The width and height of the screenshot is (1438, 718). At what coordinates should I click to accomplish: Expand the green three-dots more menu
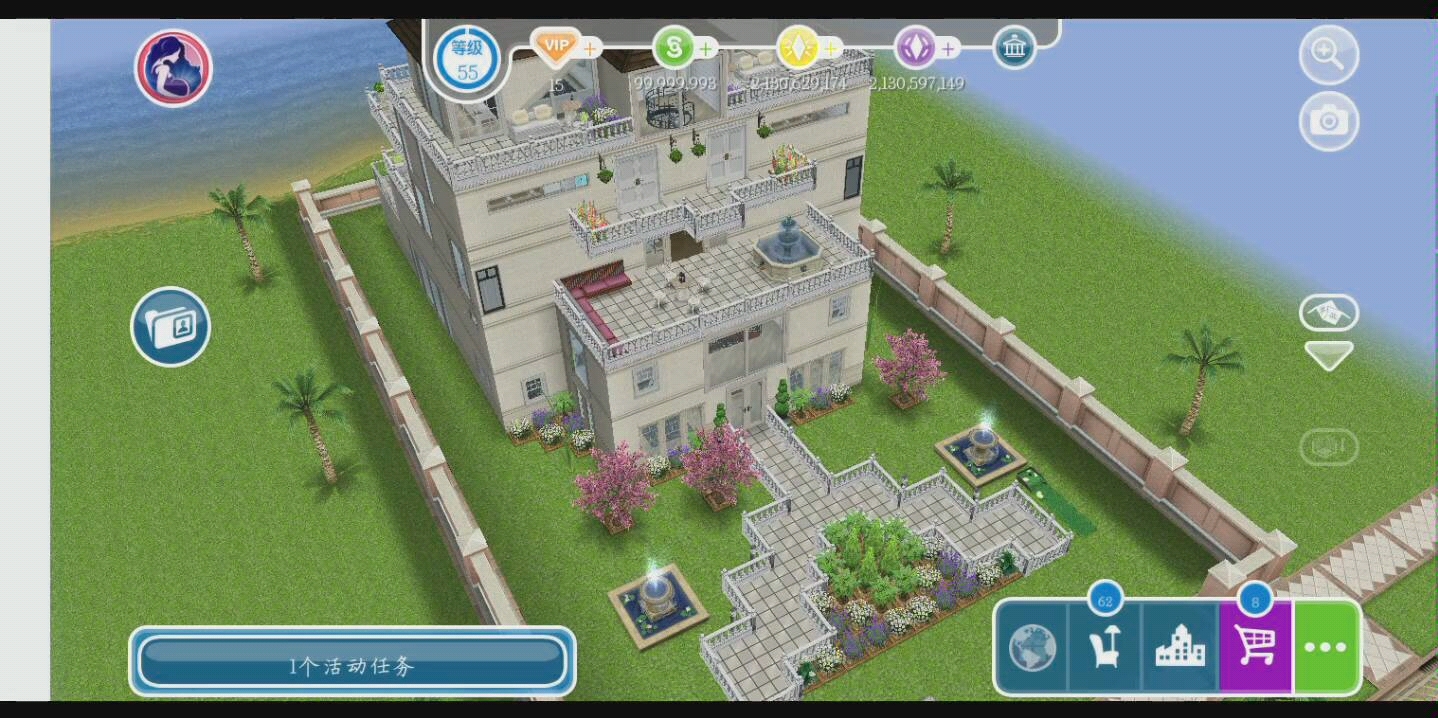pos(1326,647)
